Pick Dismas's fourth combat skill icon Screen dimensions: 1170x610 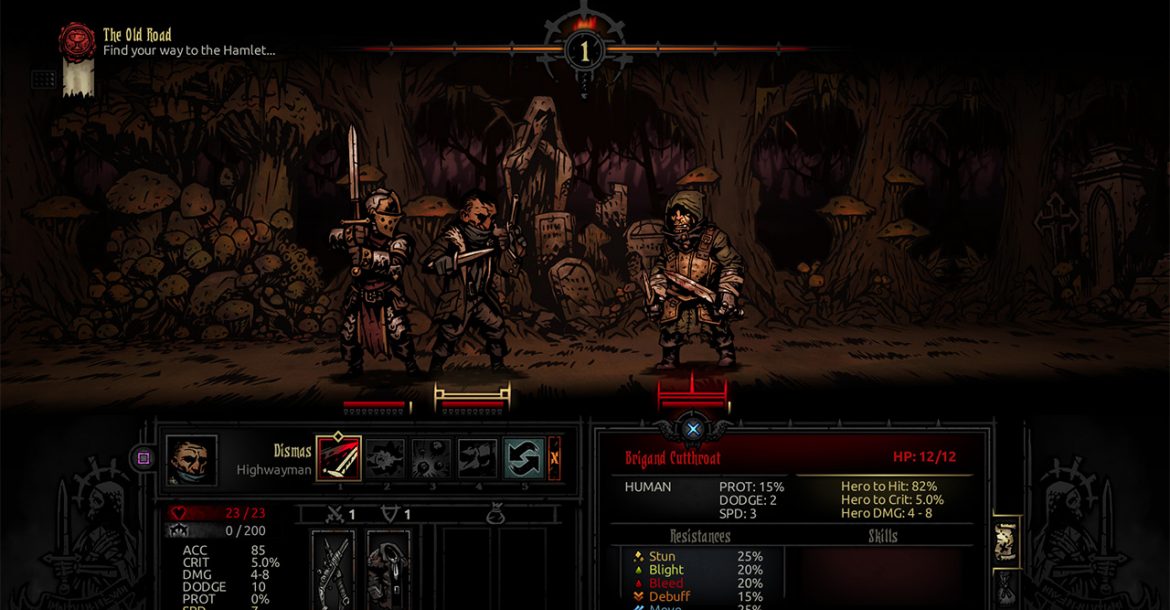477,458
